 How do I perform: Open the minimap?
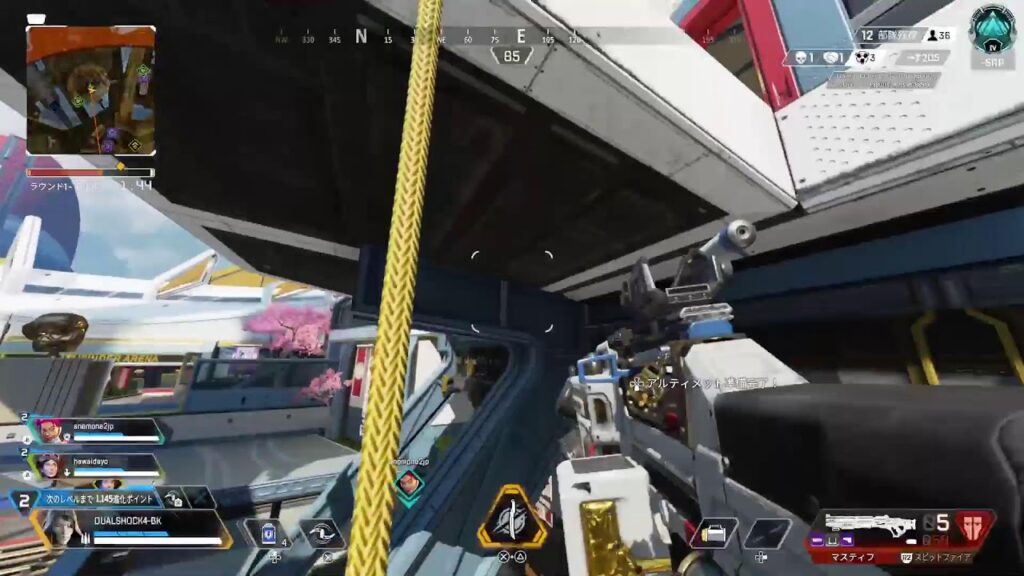[x=91, y=90]
